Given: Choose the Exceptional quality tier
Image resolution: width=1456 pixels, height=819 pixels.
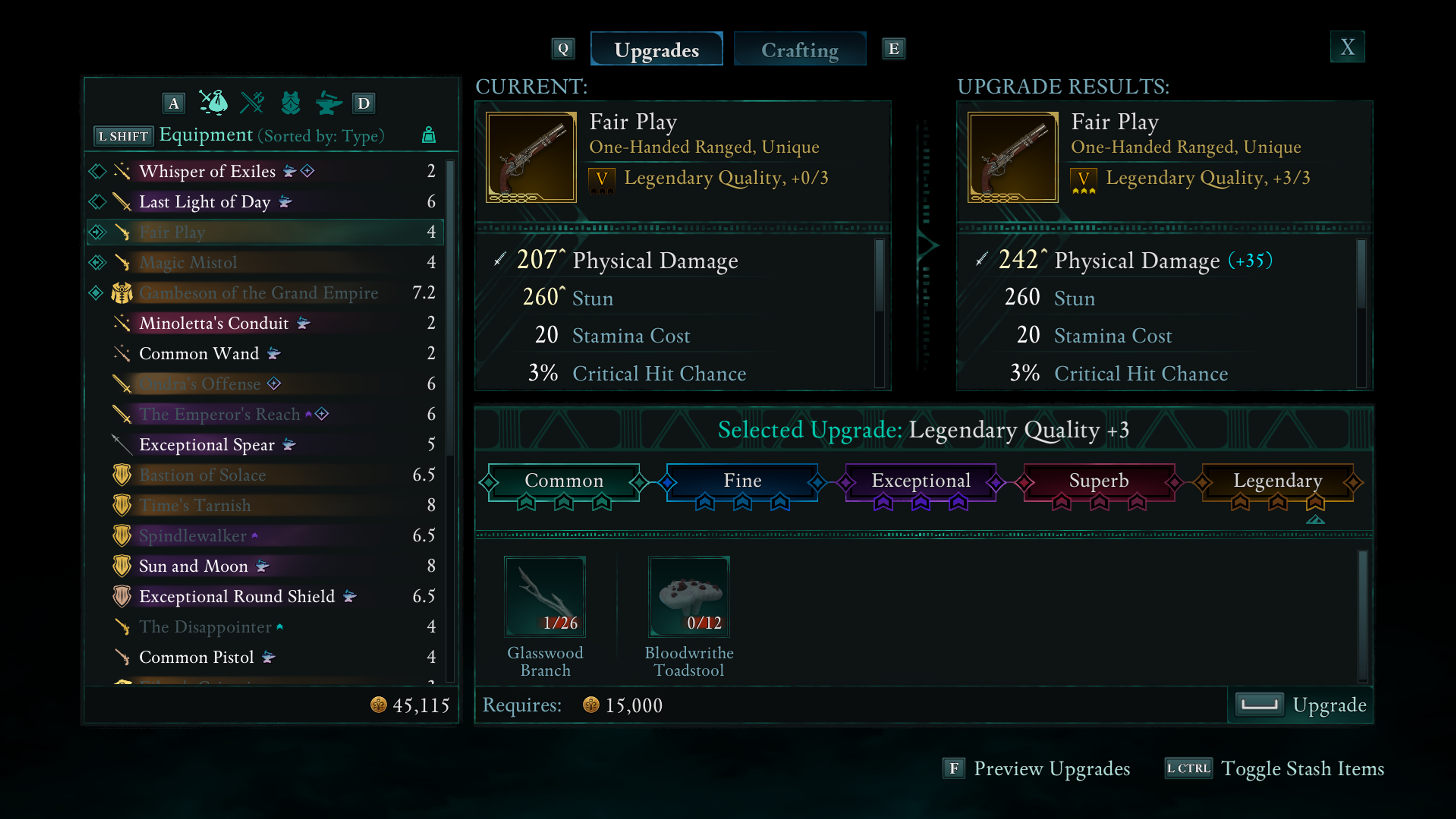Looking at the screenshot, I should [x=920, y=481].
